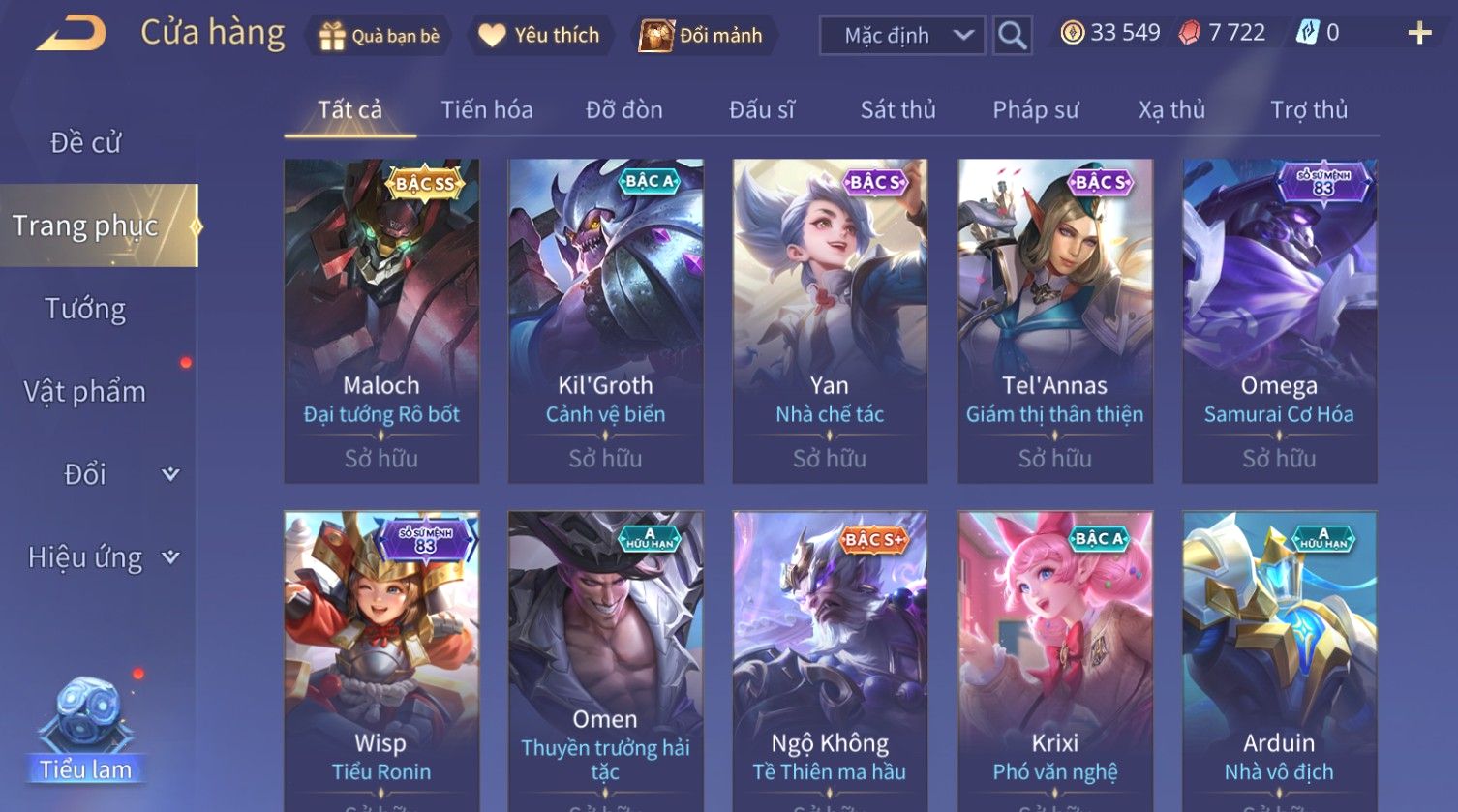Add currency with the plus button
This screenshot has height=812, width=1458.
click(1419, 34)
